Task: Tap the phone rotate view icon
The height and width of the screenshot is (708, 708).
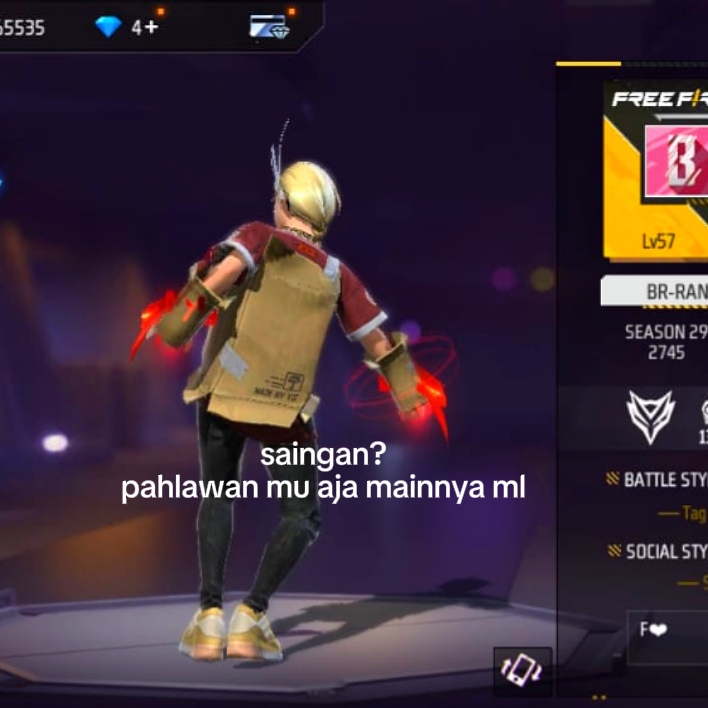Action: click(x=521, y=668)
